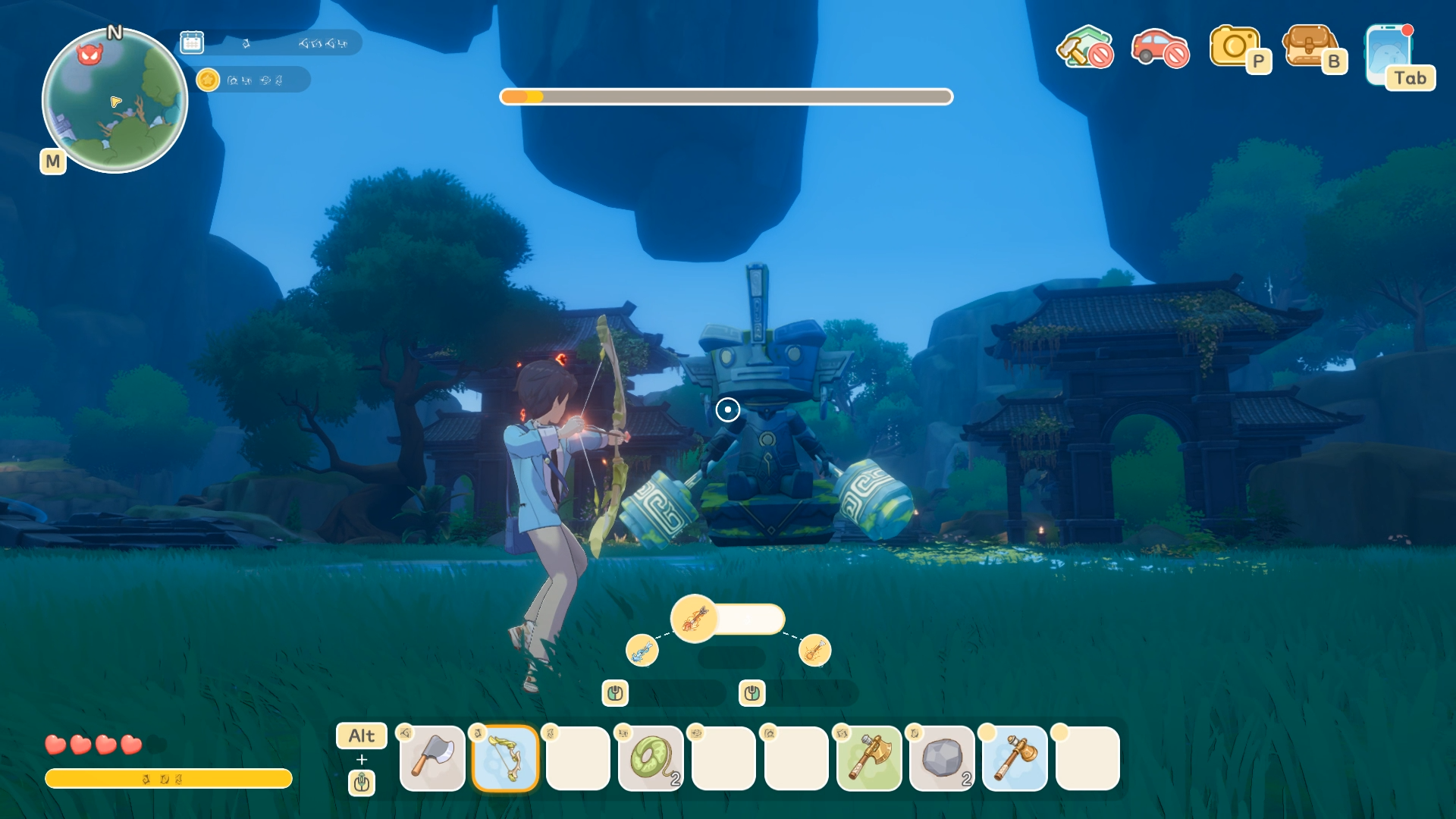Open the circular minimap
1456x819 pixels.
point(115,101)
